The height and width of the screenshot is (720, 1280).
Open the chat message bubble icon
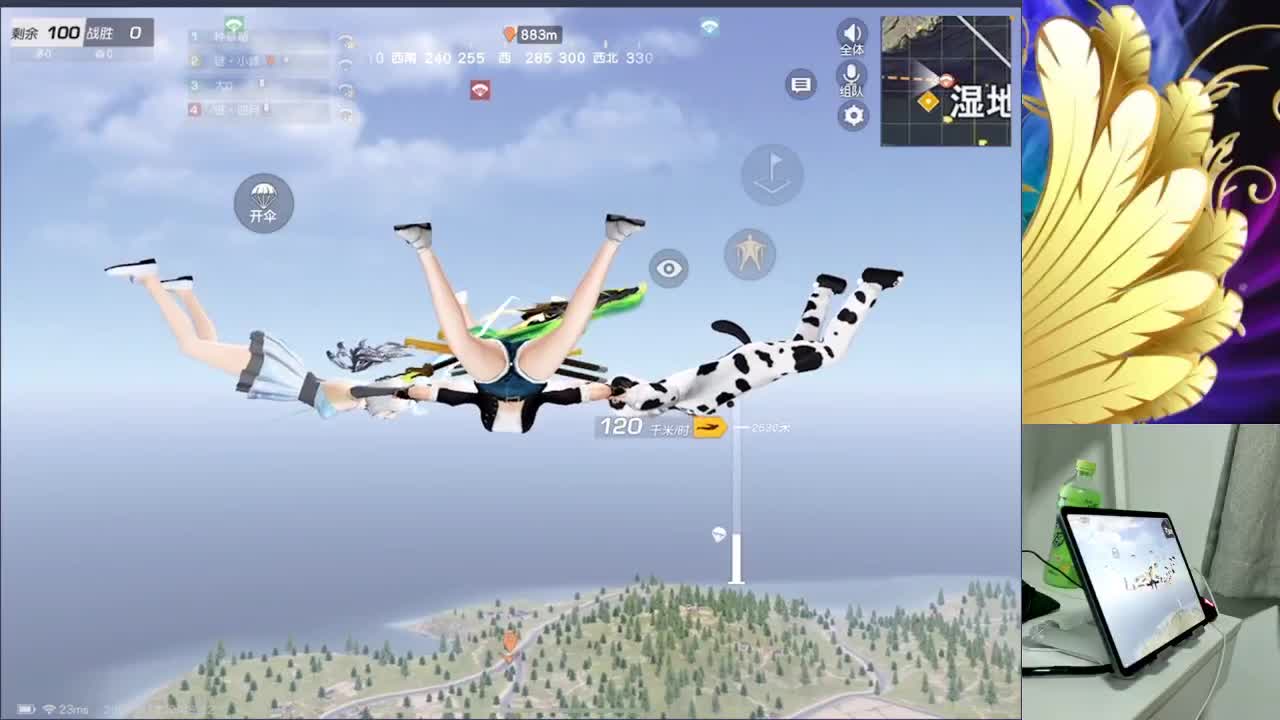point(800,84)
